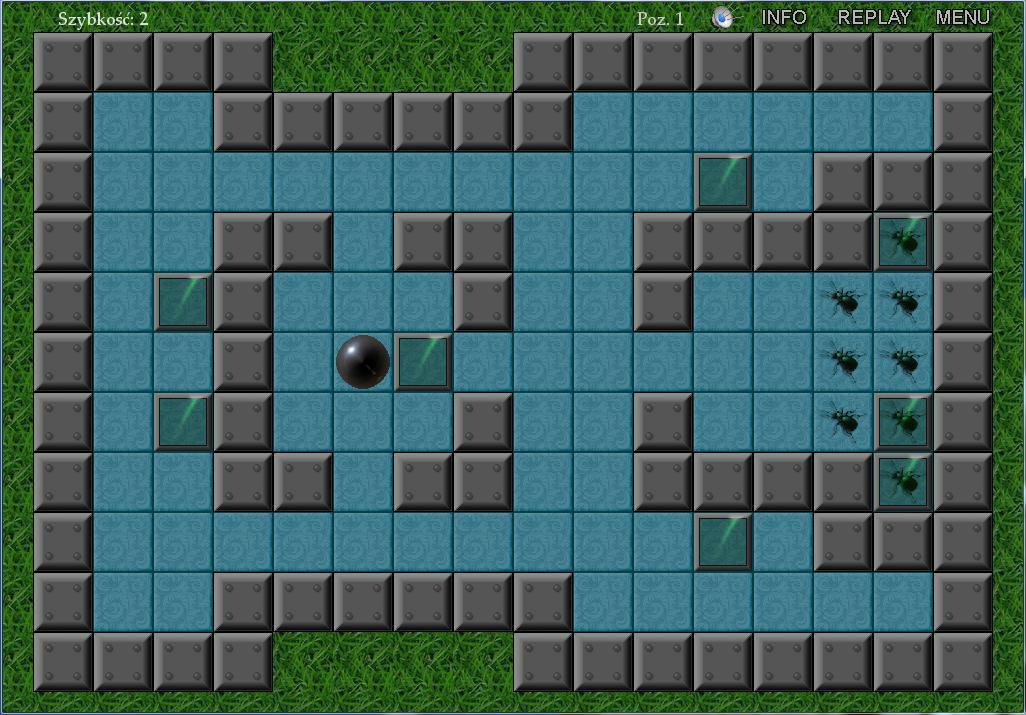Toggle the sound speaker icon

tap(723, 18)
